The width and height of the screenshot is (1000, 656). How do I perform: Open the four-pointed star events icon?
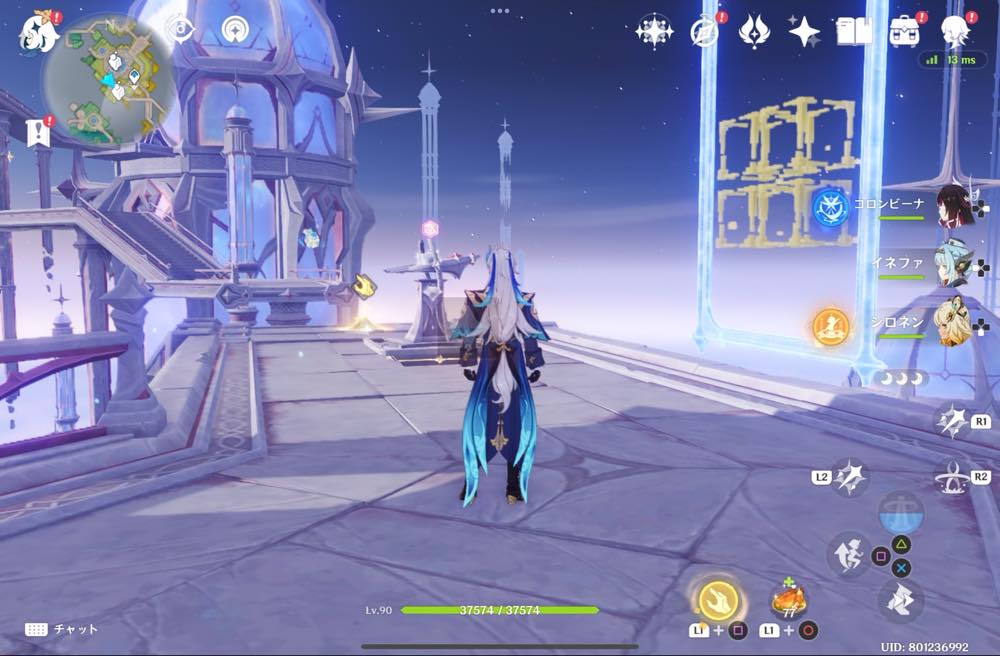click(x=804, y=32)
